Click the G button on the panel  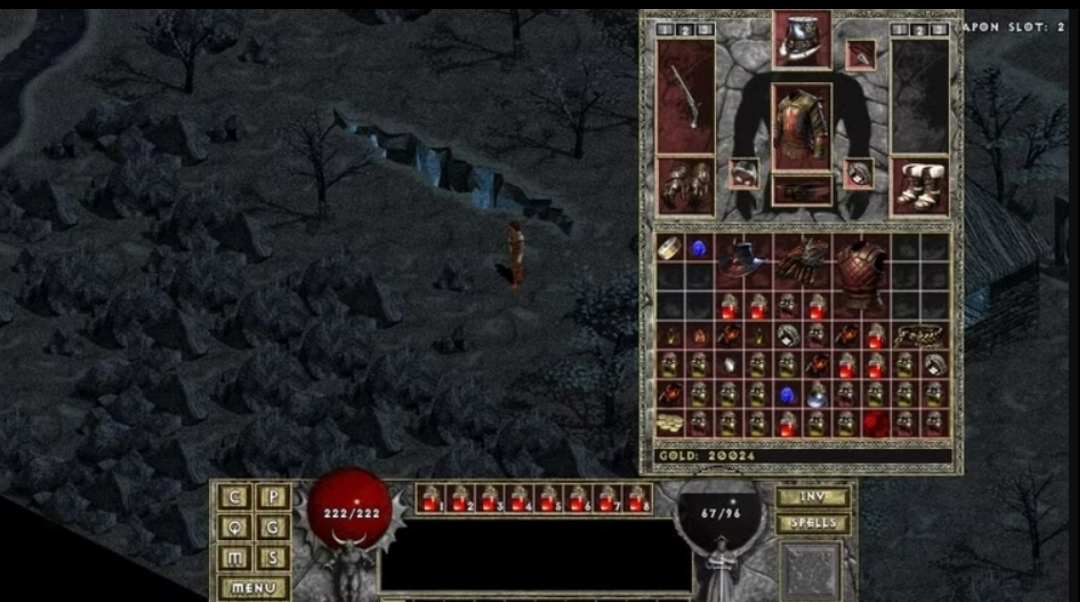(x=273, y=527)
